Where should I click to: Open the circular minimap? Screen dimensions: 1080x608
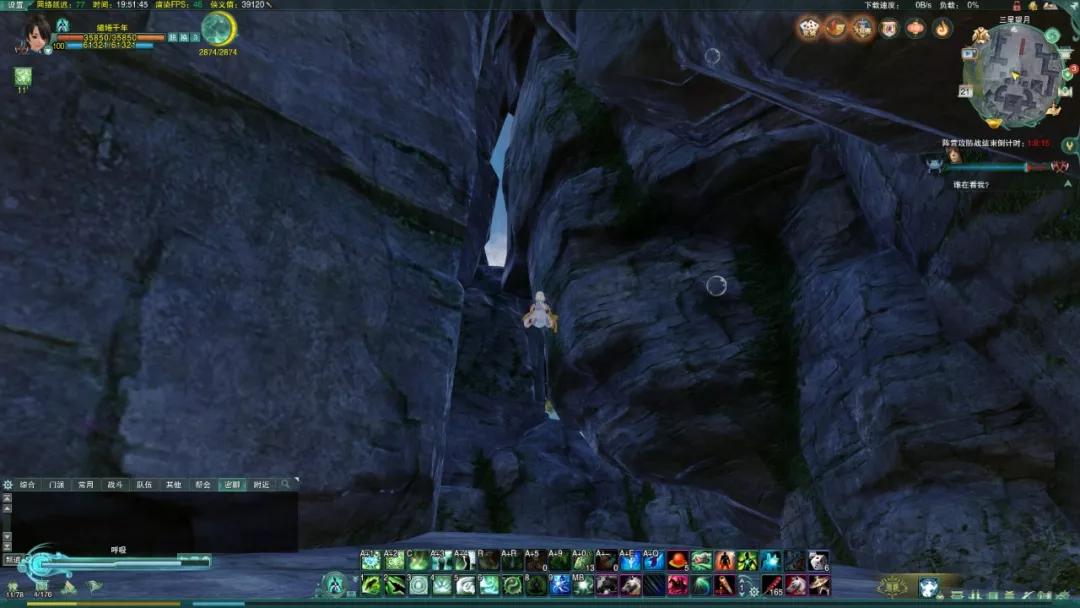point(1010,75)
